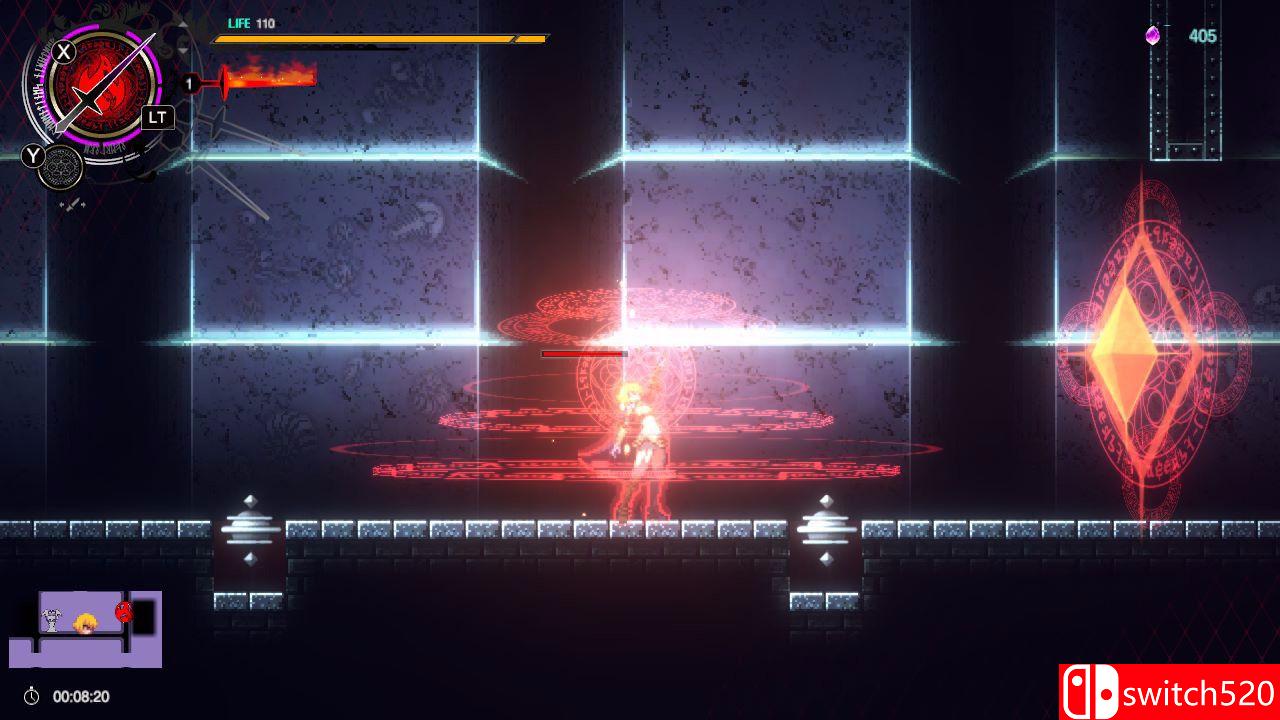This screenshot has height=720, width=1280.
Task: Select the red demon face on minimap
Action: point(123,610)
